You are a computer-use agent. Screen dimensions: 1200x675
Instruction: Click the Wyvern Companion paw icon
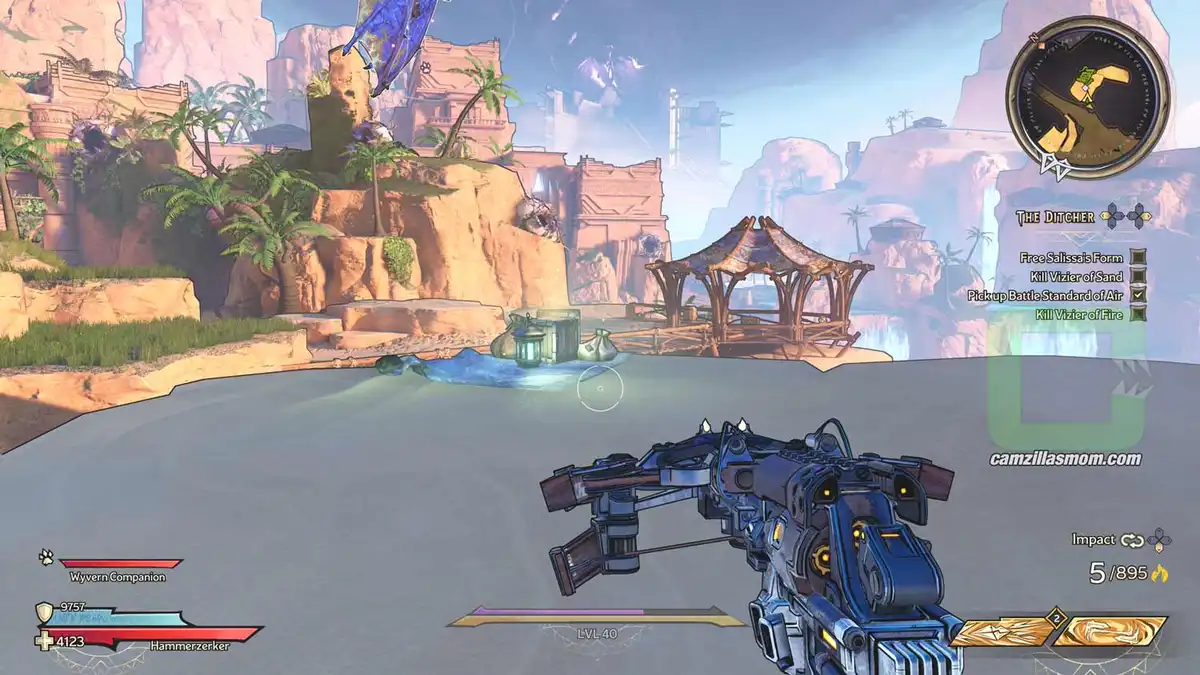46,559
